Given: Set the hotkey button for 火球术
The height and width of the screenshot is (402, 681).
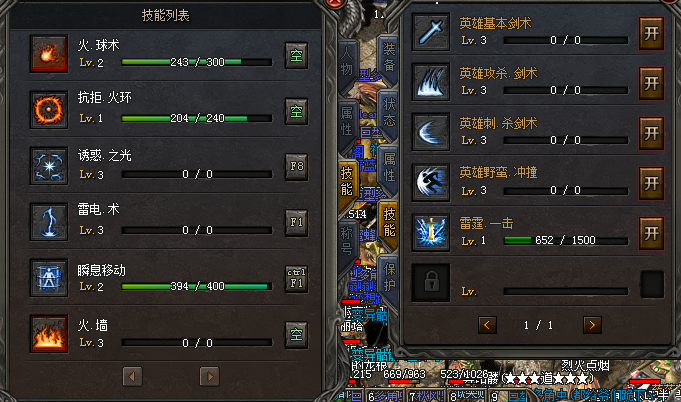Looking at the screenshot, I should tap(296, 53).
